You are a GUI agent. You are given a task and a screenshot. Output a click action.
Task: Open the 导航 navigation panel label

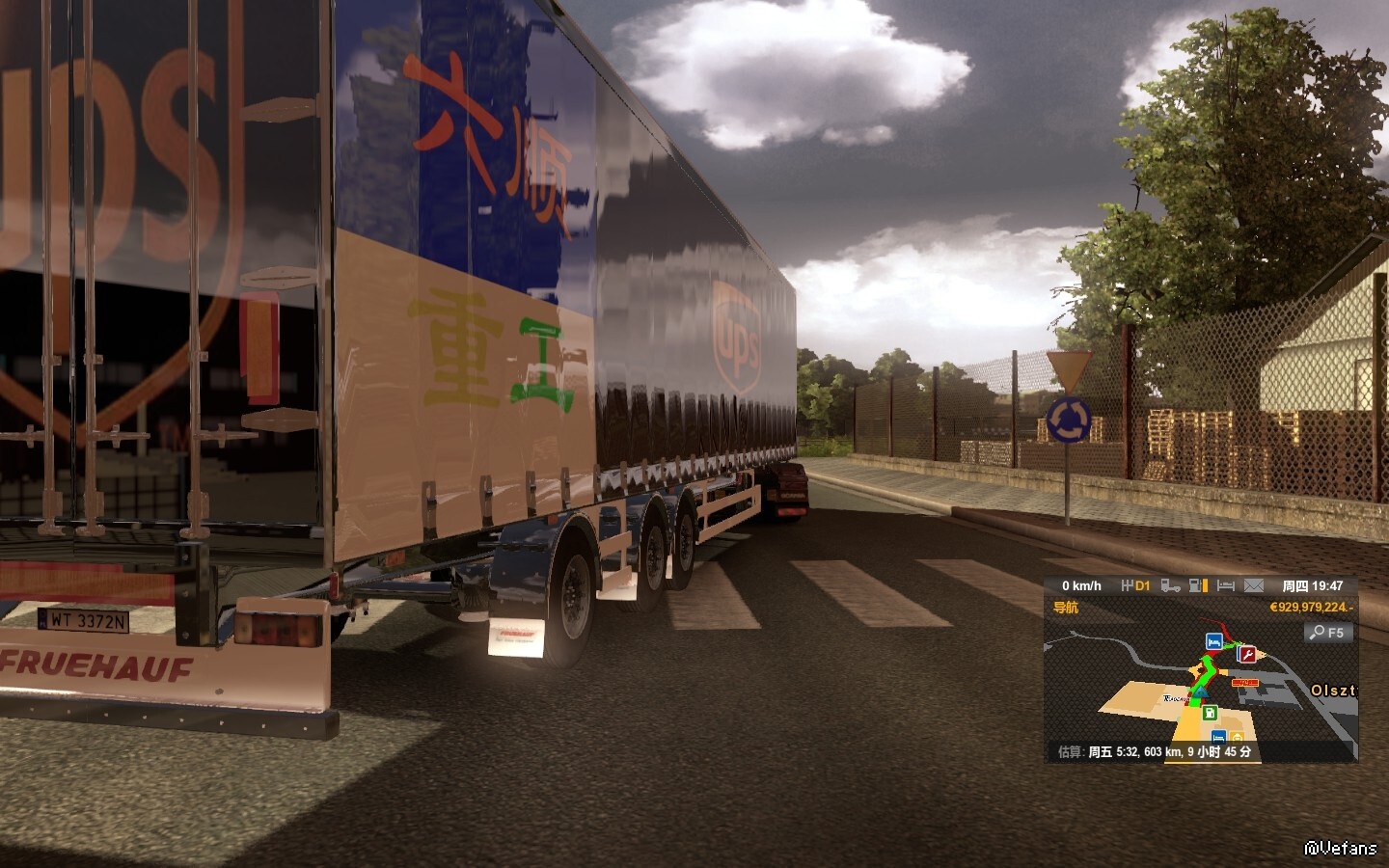pos(1066,608)
